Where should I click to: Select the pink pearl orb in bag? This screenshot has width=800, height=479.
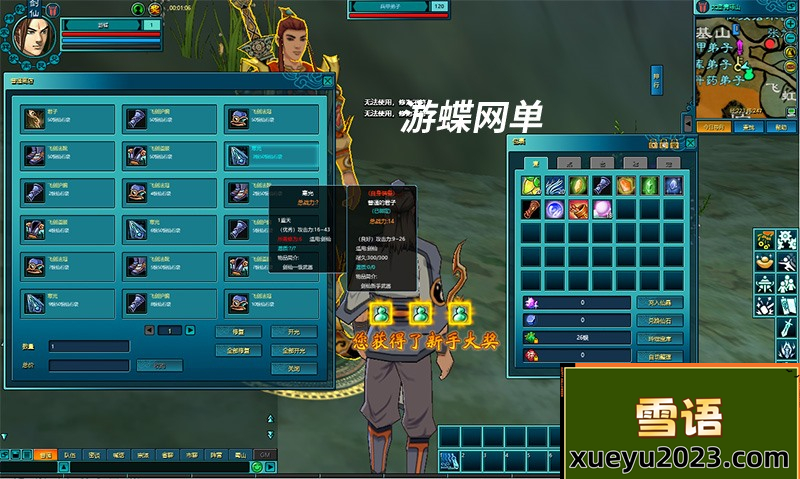(602, 209)
